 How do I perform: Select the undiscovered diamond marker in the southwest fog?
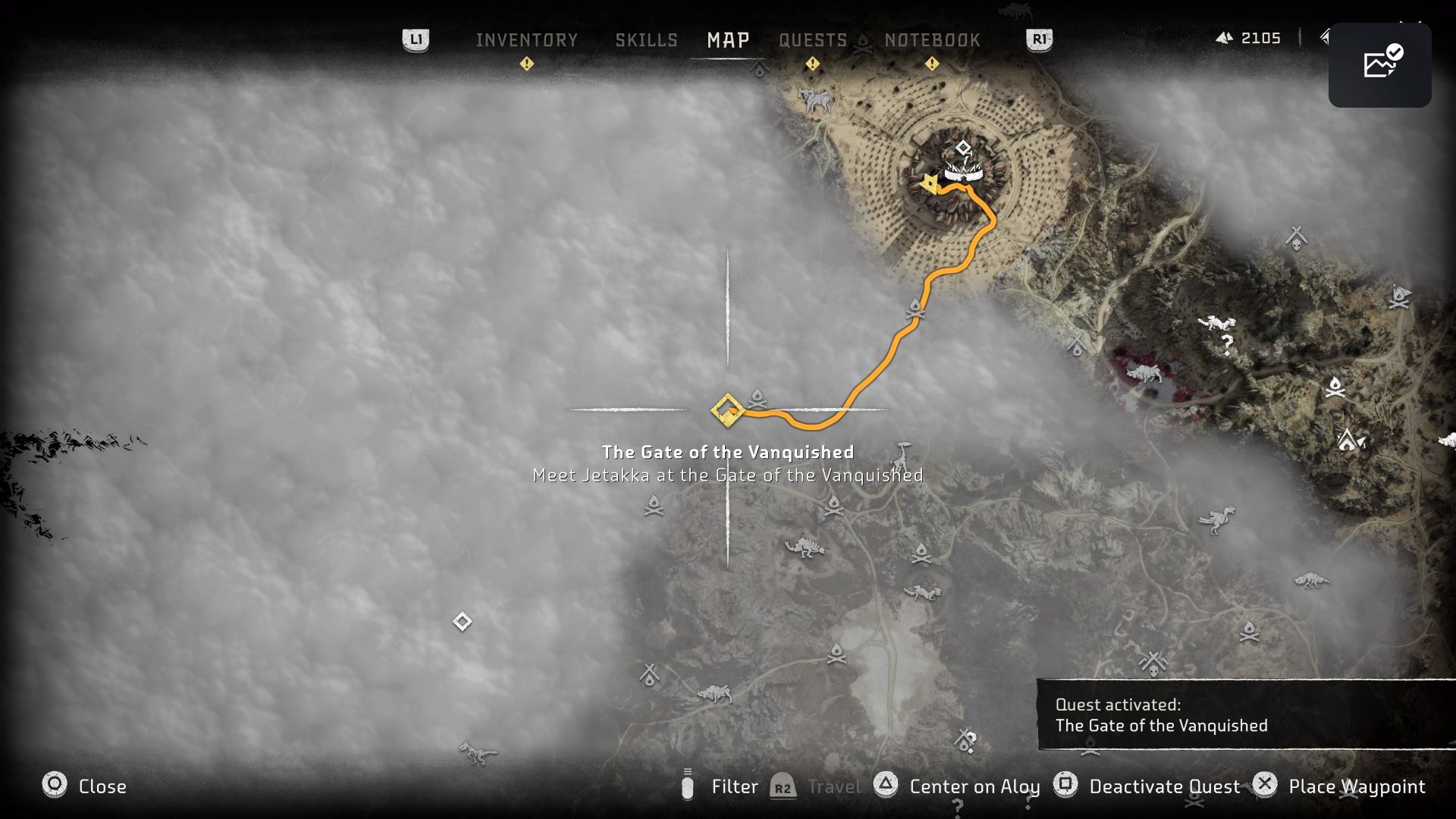(x=462, y=621)
